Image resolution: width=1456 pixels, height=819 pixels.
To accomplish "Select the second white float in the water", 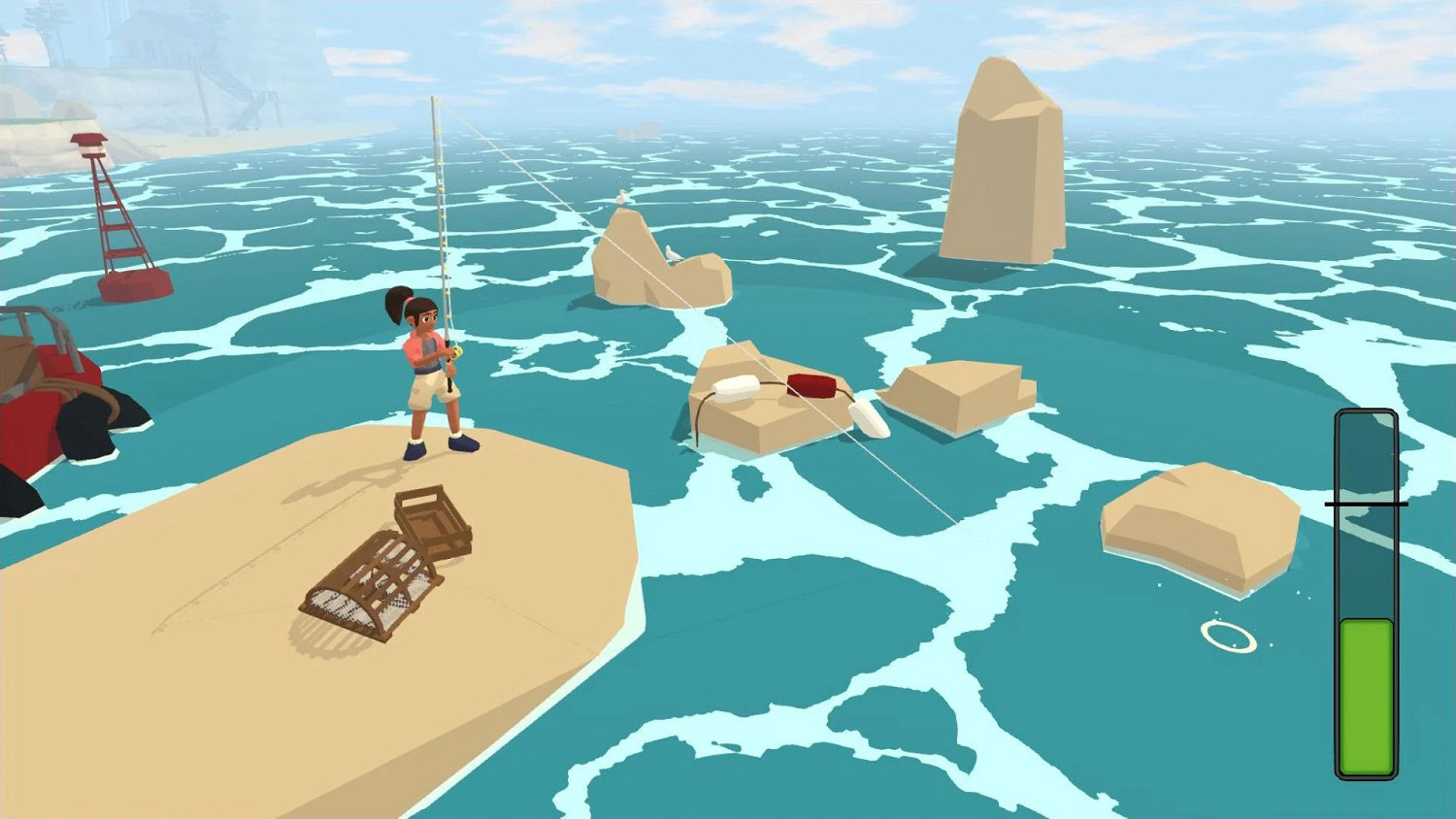I will pyautogui.click(x=867, y=414).
